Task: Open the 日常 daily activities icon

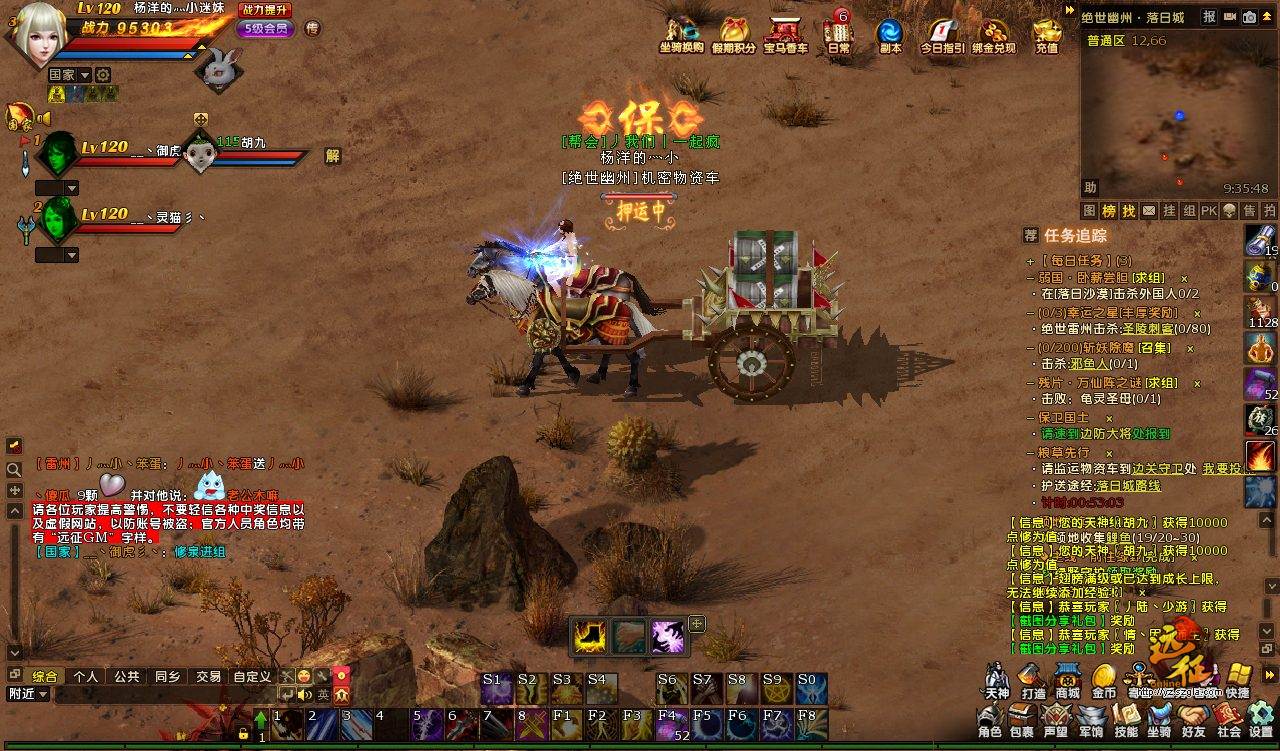Action: [x=839, y=32]
